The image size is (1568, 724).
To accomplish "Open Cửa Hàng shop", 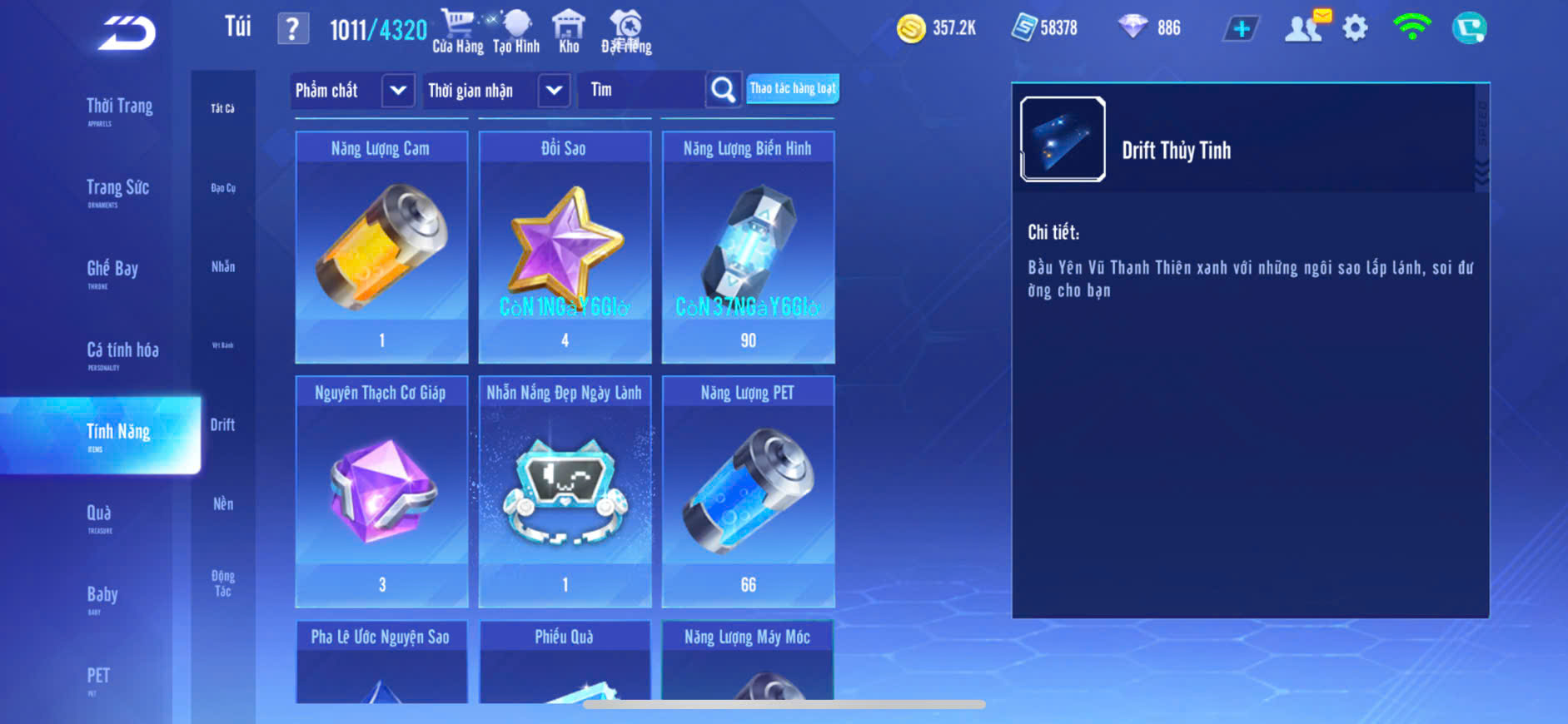I will (x=457, y=32).
